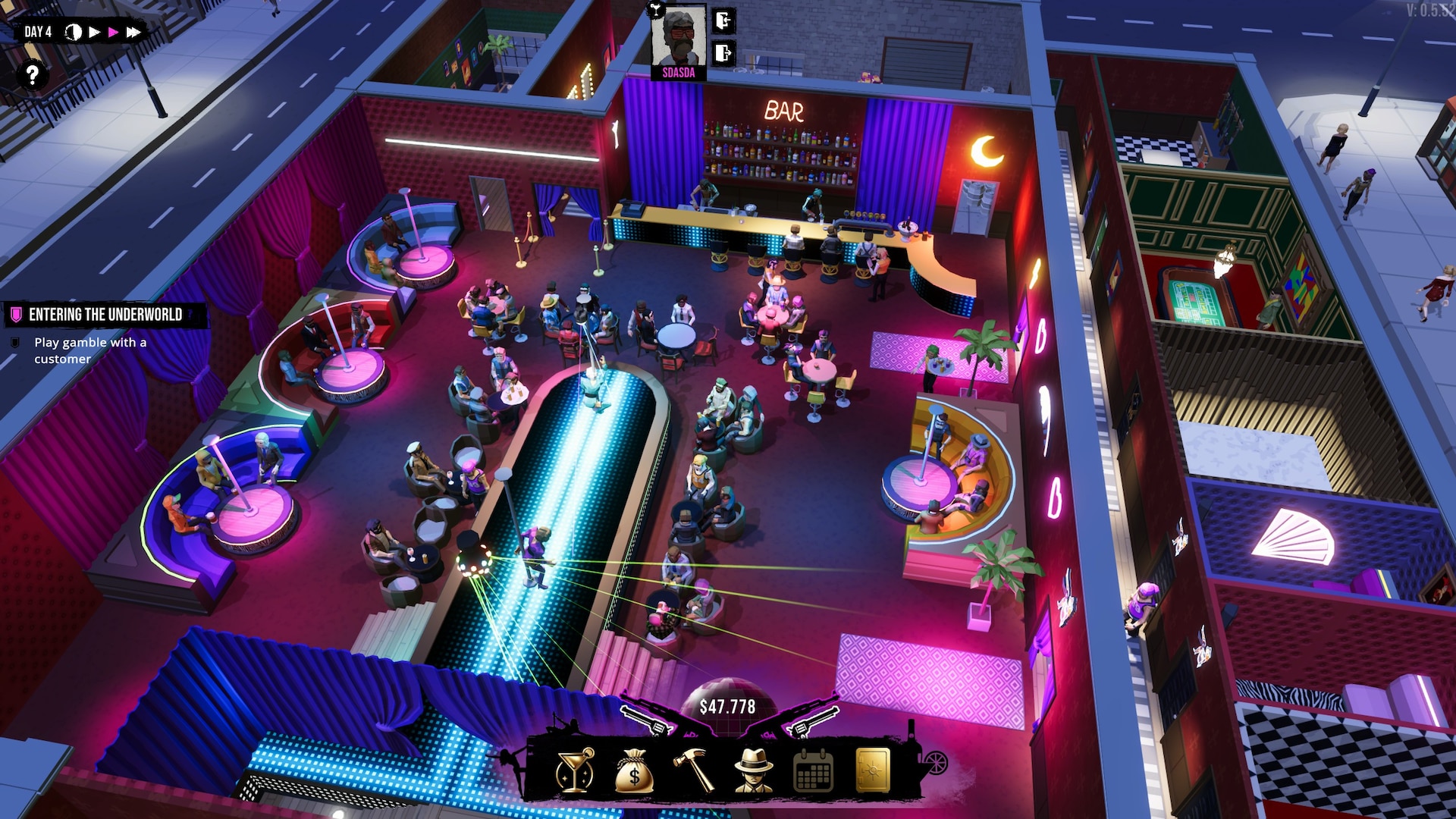Open the cocktail glass menu
1456x819 pixels.
coord(575,770)
